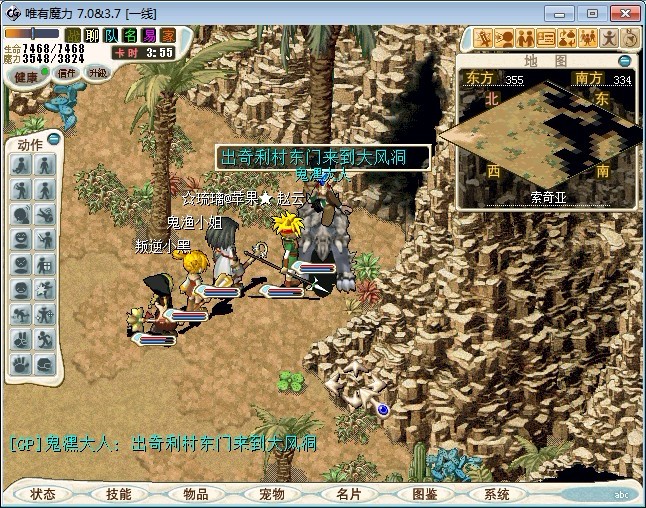The width and height of the screenshot is (646, 508).
Task: Click the 升級 level-up button
Action: tap(97, 73)
